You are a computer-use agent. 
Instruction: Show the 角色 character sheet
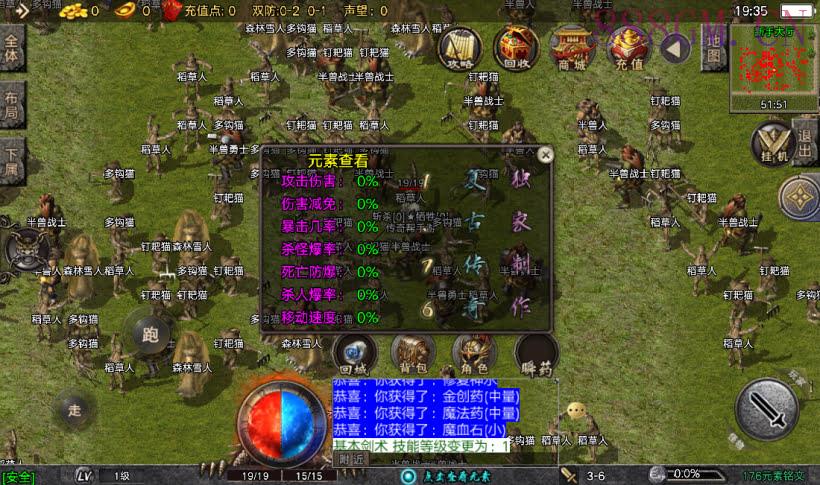coord(474,352)
